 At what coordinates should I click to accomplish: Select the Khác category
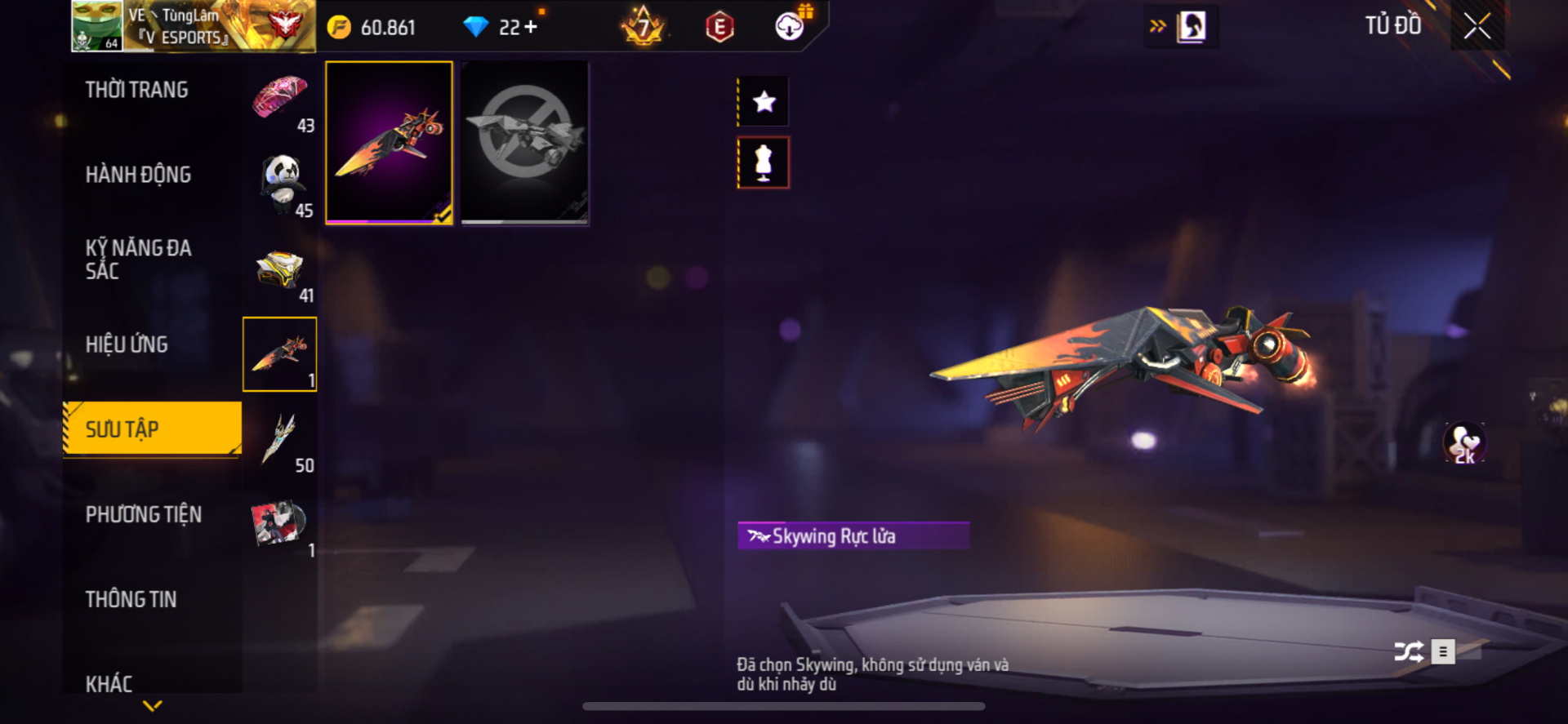point(109,683)
